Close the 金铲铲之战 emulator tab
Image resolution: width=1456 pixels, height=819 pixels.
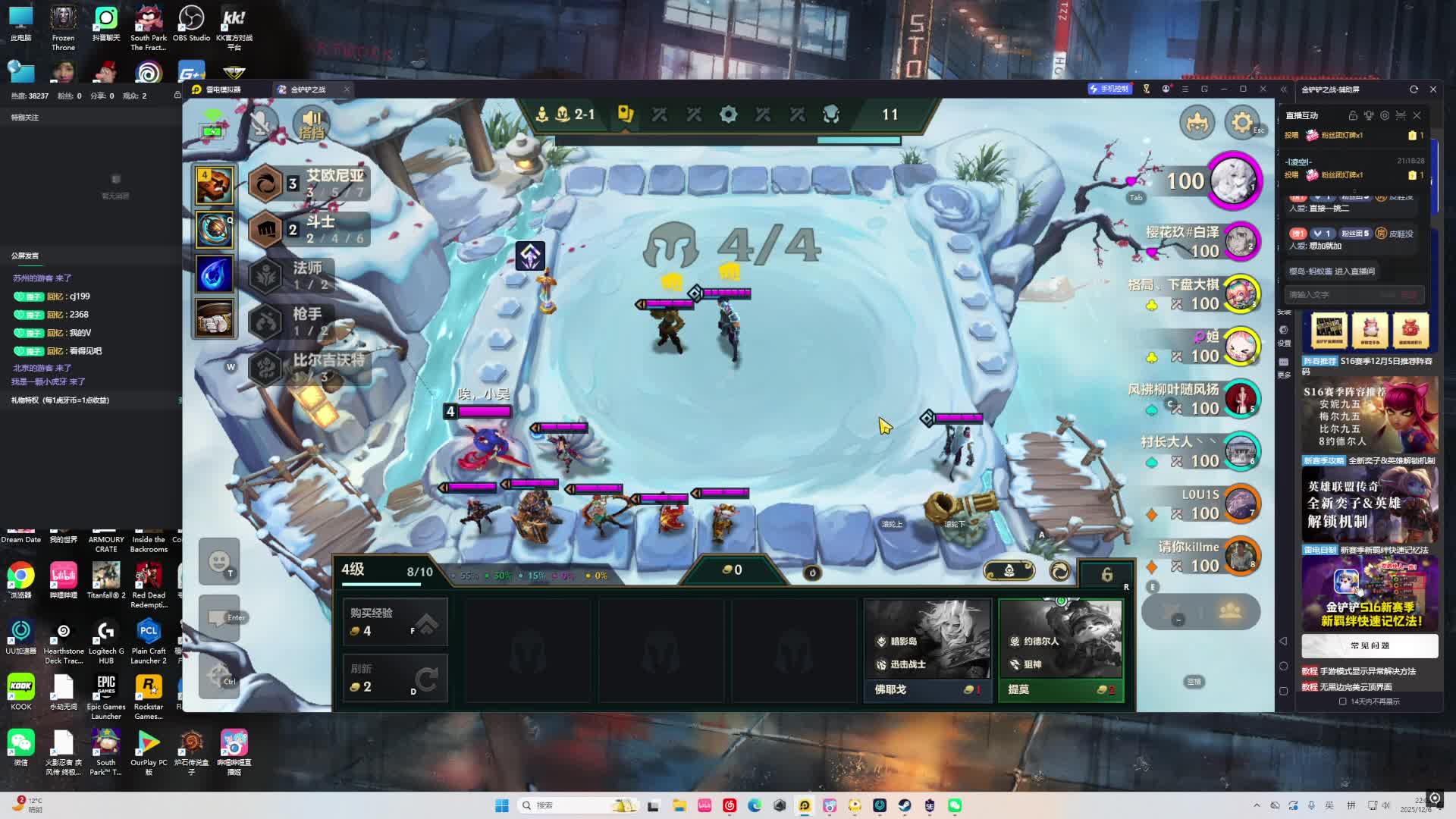coord(347,89)
